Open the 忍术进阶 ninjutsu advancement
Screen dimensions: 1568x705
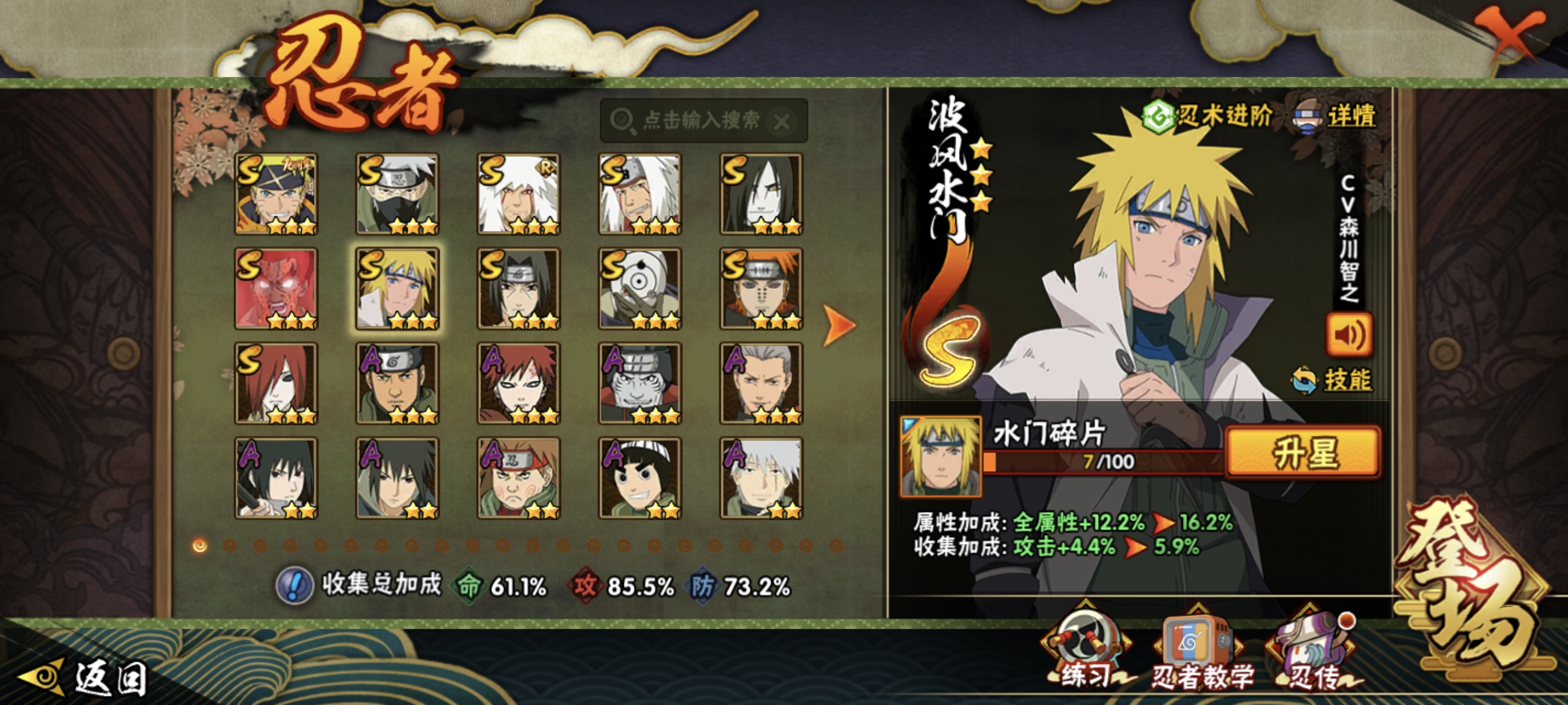[1208, 115]
